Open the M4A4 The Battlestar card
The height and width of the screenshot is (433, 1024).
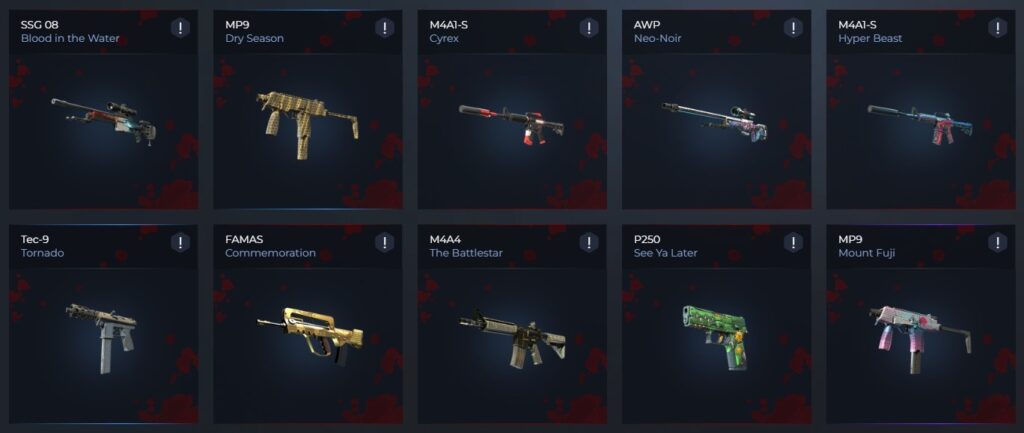pyautogui.click(x=511, y=330)
